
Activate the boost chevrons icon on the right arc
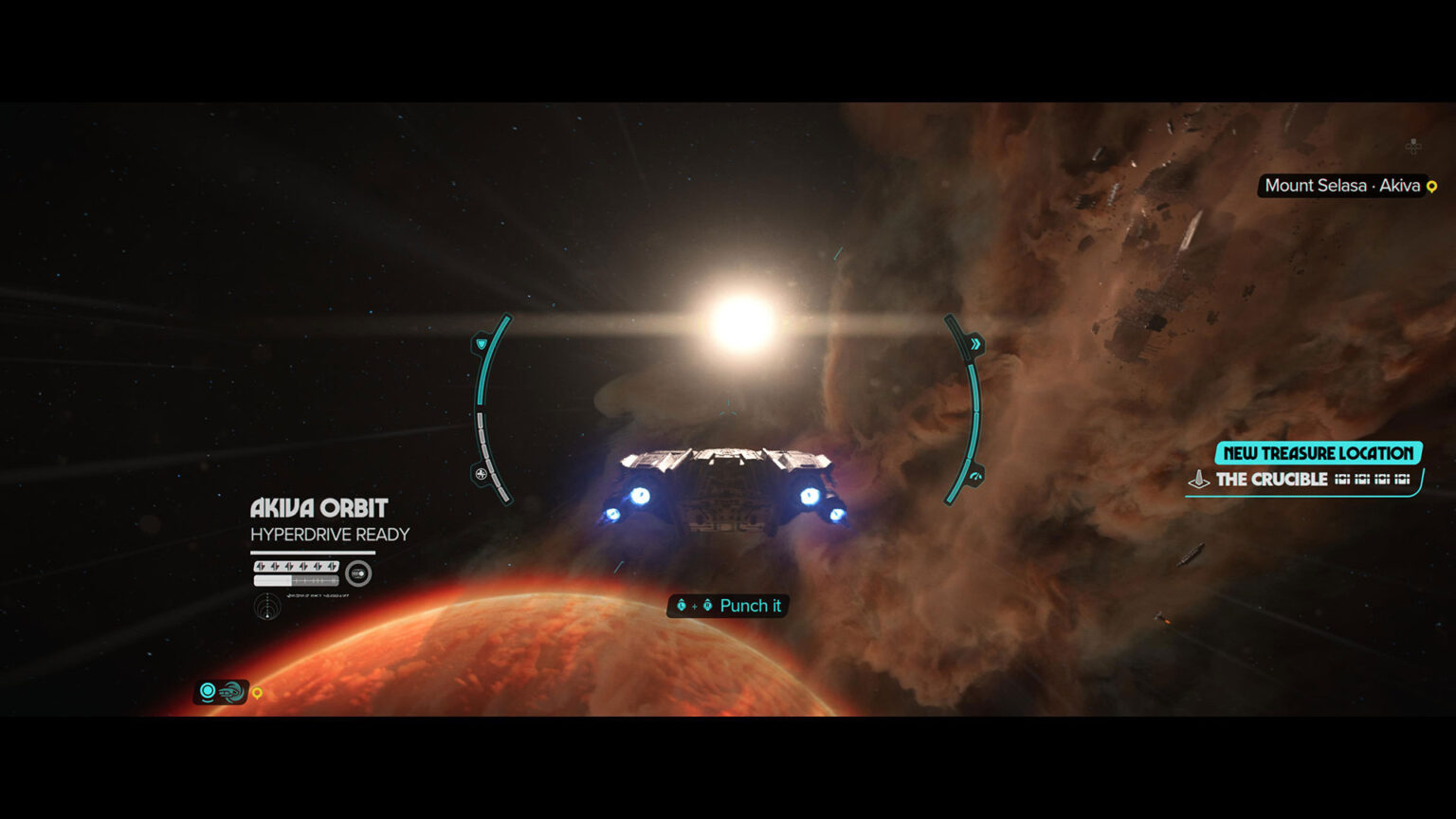tap(974, 344)
